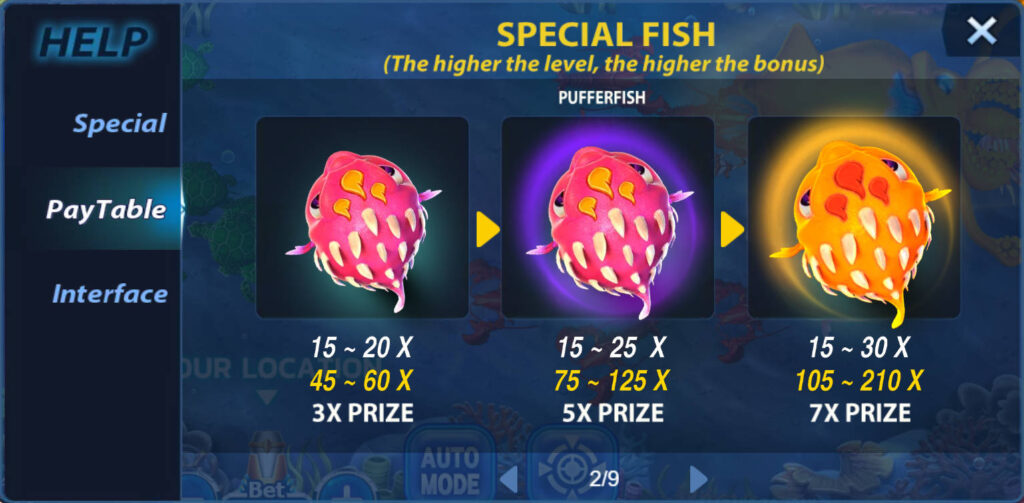Close the help window
The width and height of the screenshot is (1024, 503).
coord(981,32)
